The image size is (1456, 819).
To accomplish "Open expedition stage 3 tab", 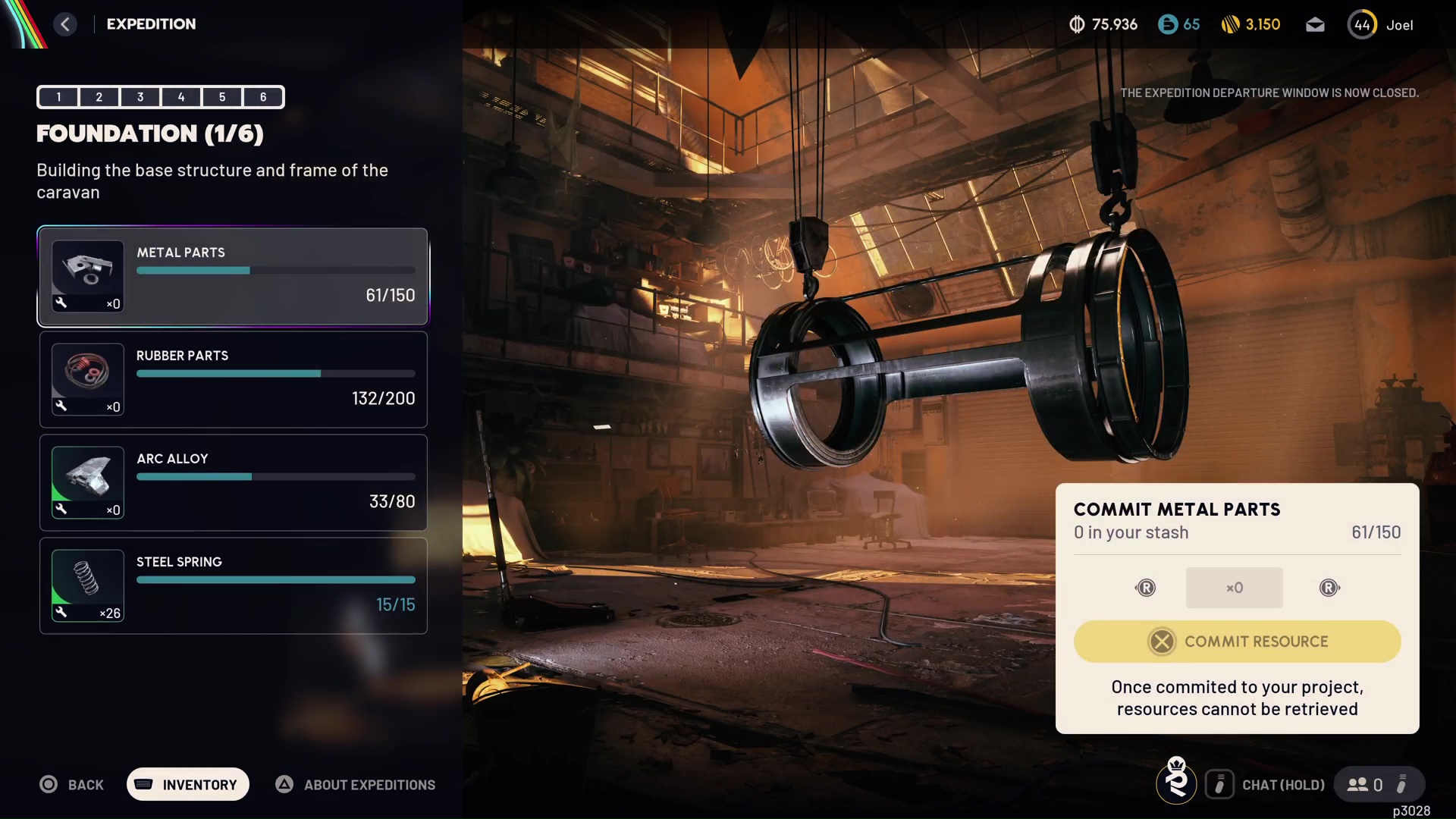I will pos(140,97).
